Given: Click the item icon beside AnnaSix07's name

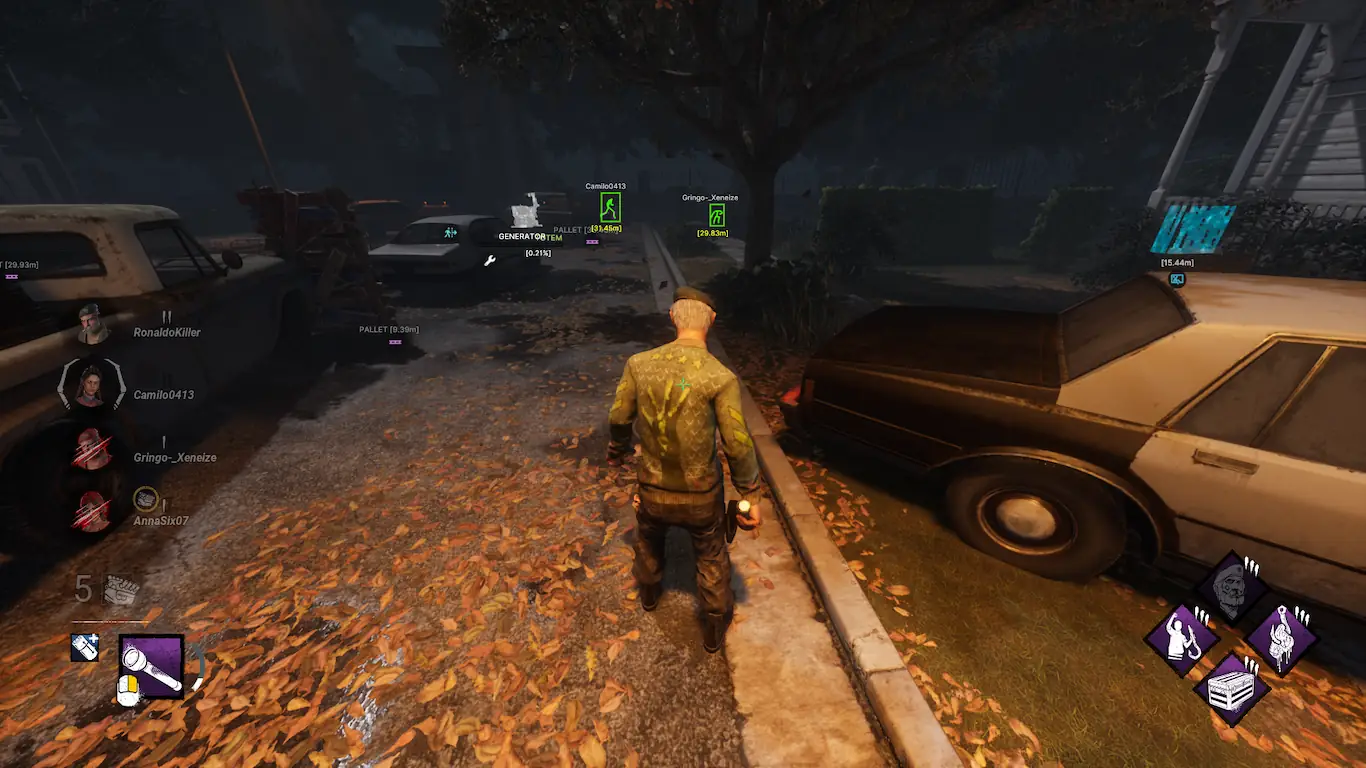Looking at the screenshot, I should click(x=146, y=497).
